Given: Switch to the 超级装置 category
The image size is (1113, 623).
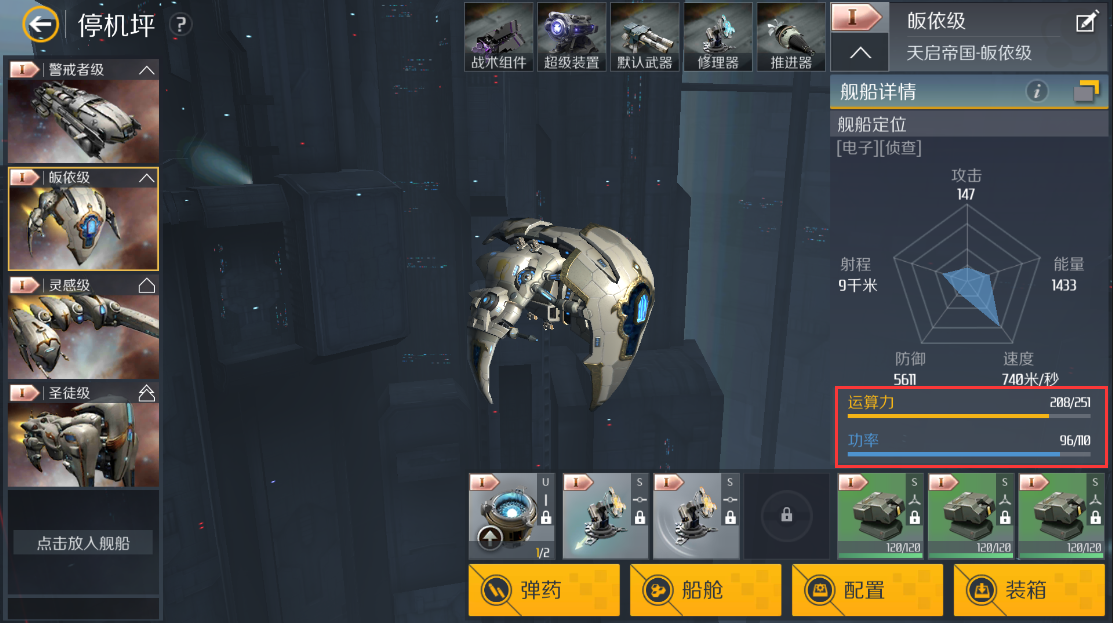Looking at the screenshot, I should [x=572, y=37].
